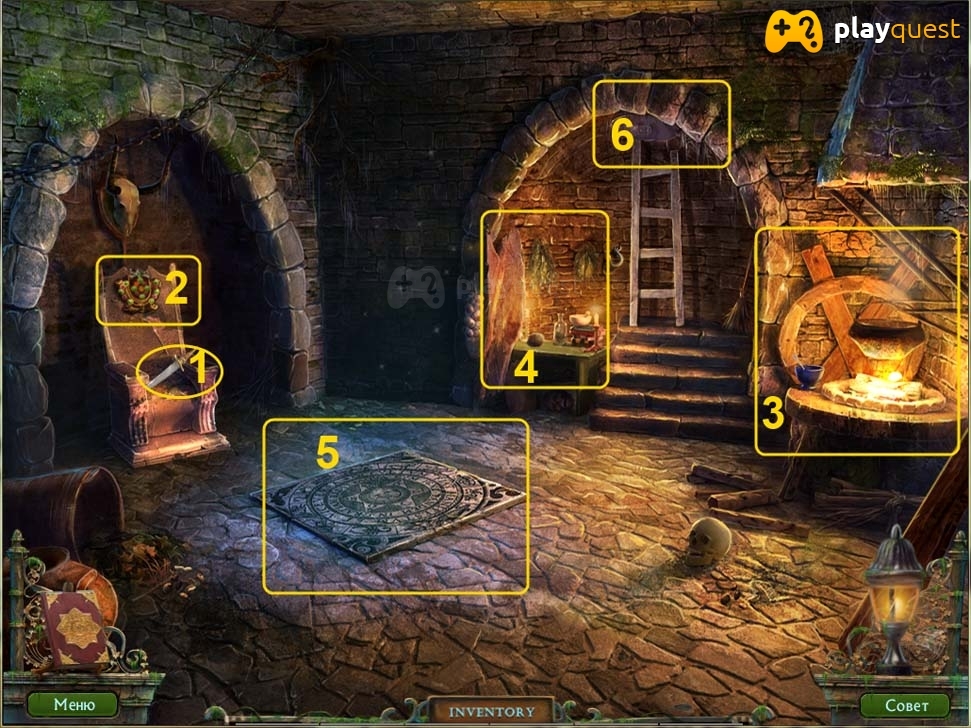Click the playquest logo watermark

862,32
